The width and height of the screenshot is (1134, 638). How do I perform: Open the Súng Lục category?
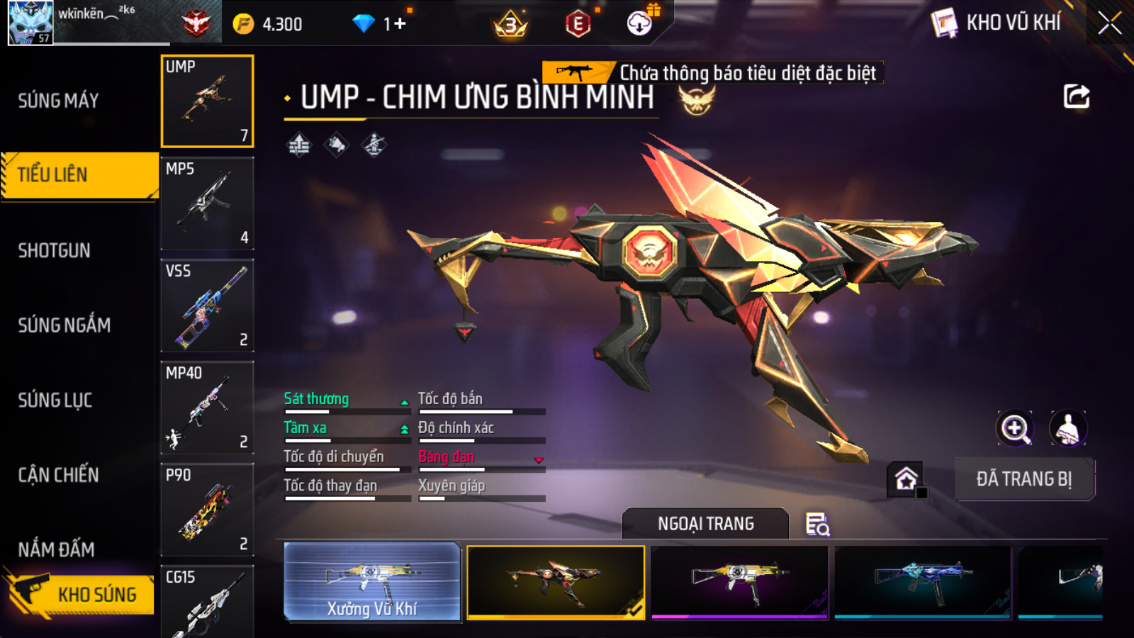[x=55, y=400]
